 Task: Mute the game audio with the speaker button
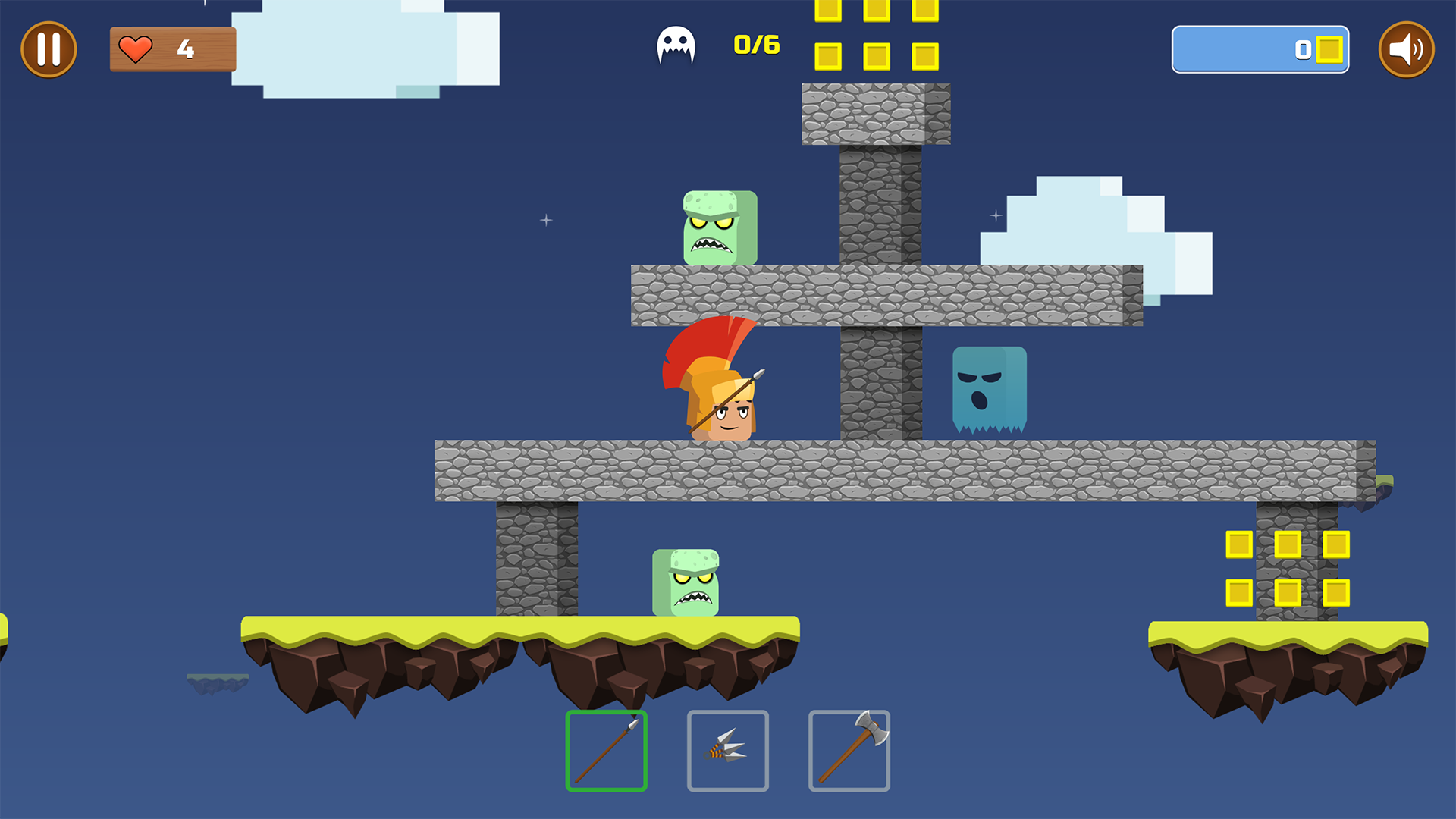1407,49
